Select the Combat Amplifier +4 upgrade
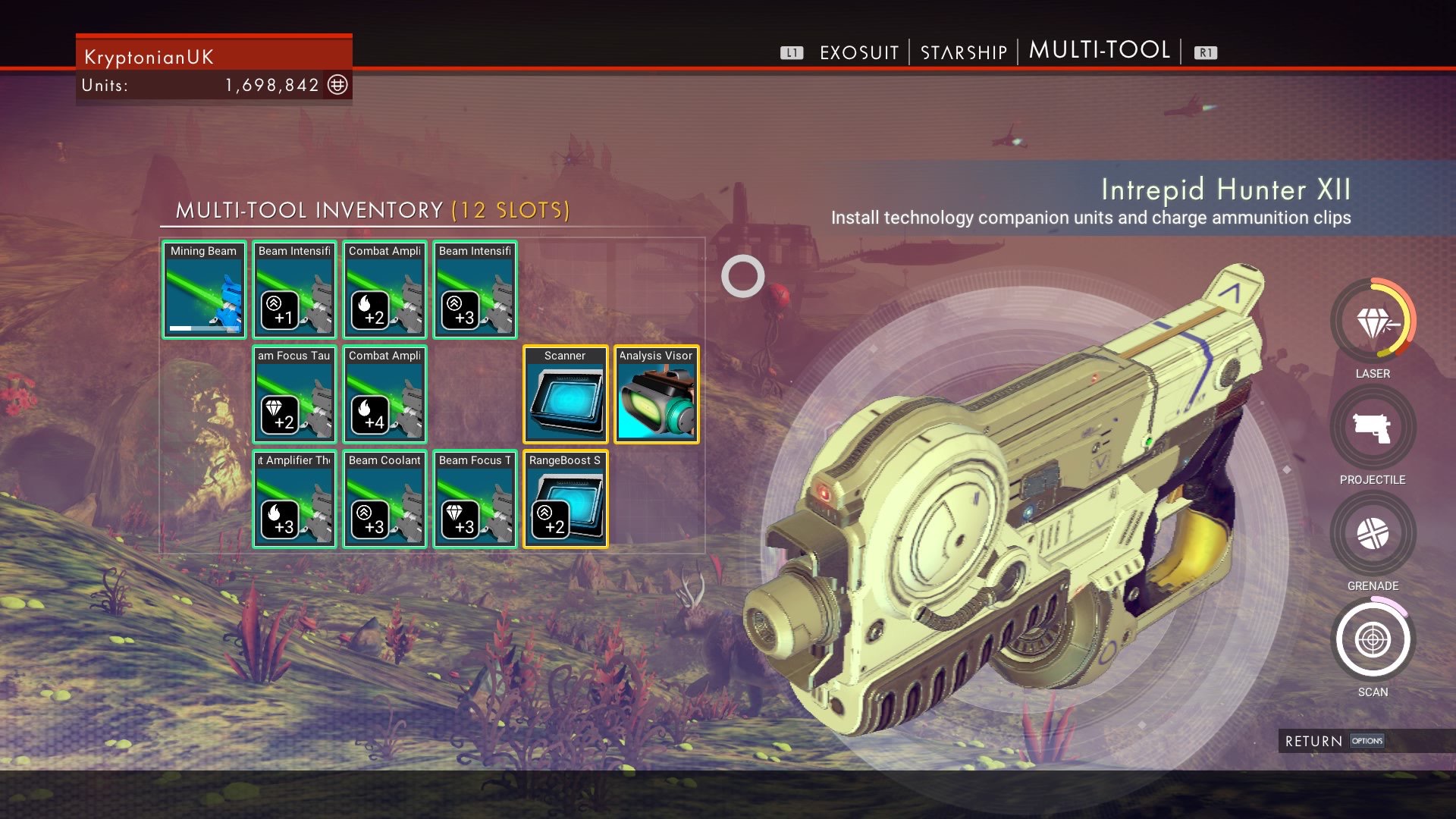The height and width of the screenshot is (819, 1456). [x=384, y=394]
